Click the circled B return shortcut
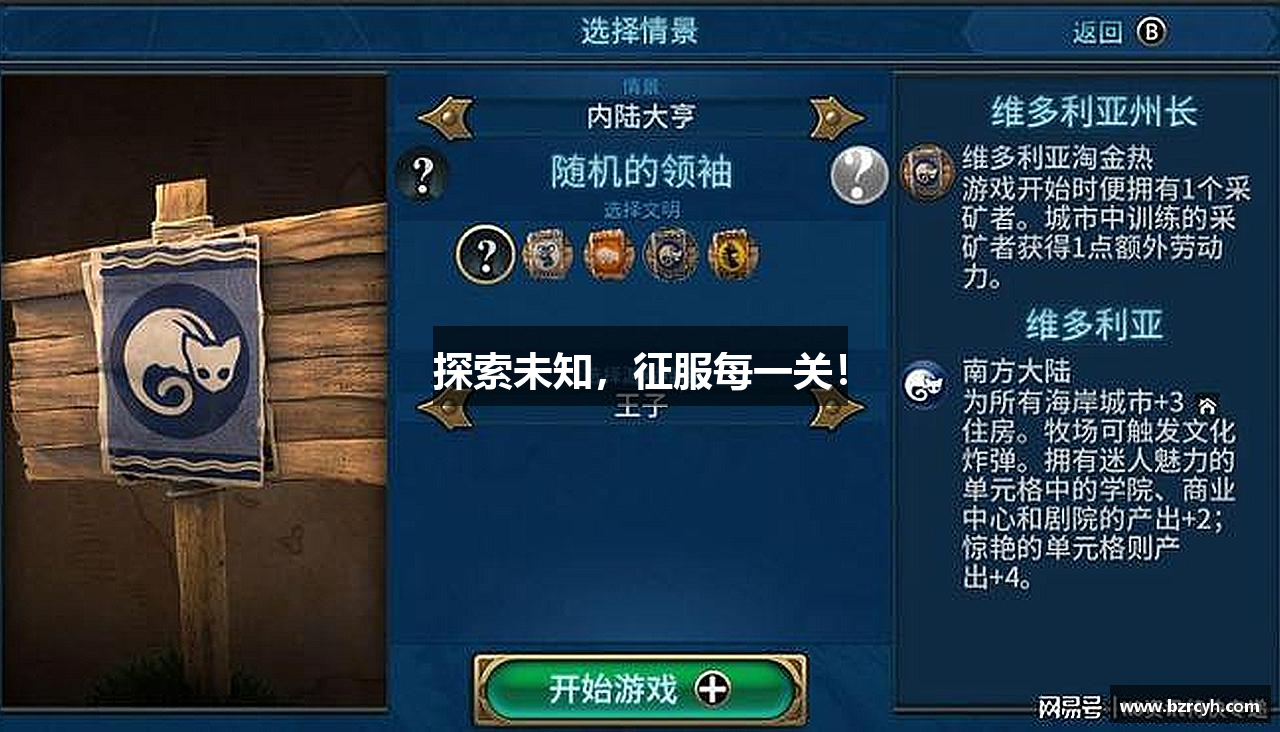Screen dimensions: 1280x732 [x=1152, y=30]
